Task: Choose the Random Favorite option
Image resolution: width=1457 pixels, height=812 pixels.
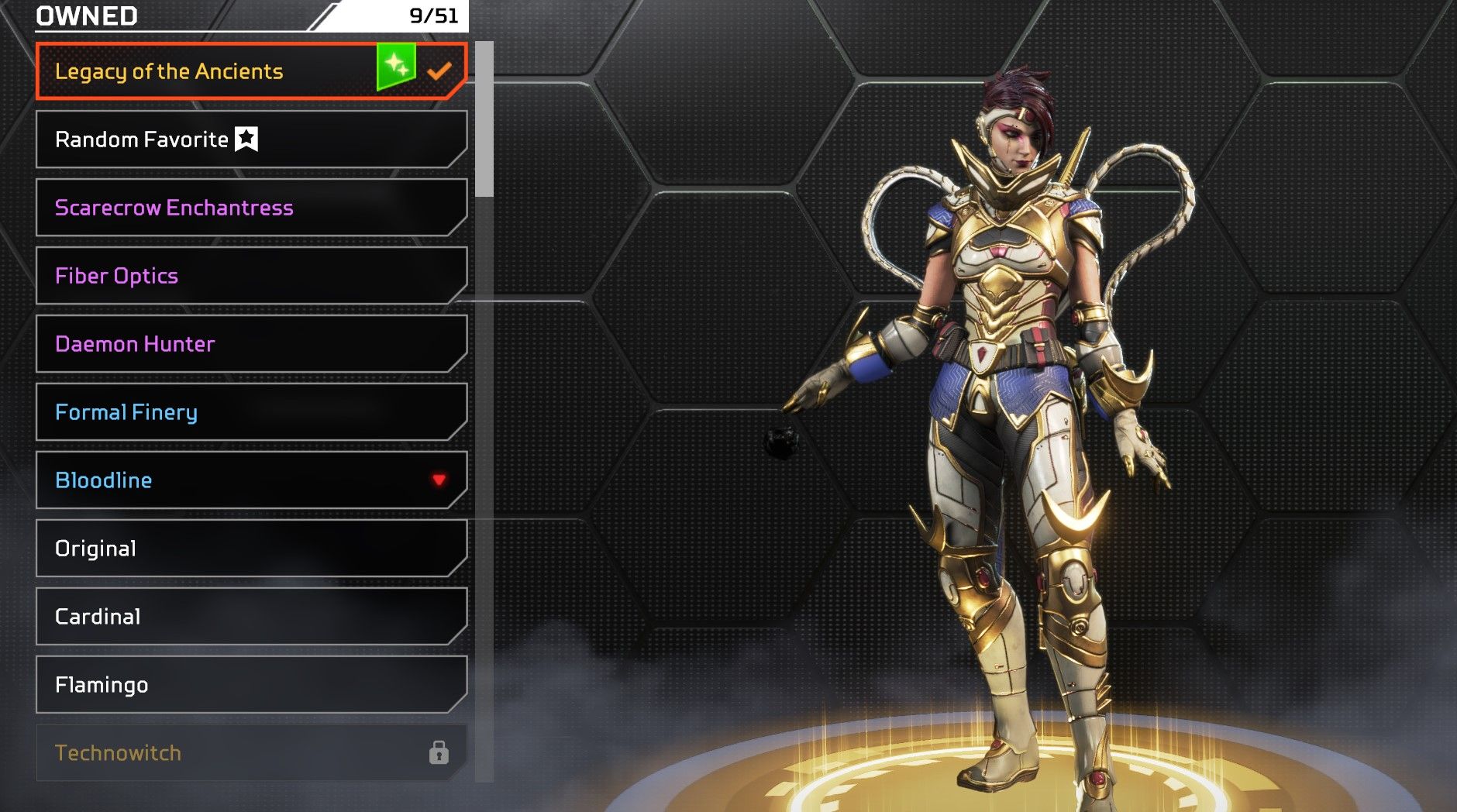Action: click(x=250, y=139)
